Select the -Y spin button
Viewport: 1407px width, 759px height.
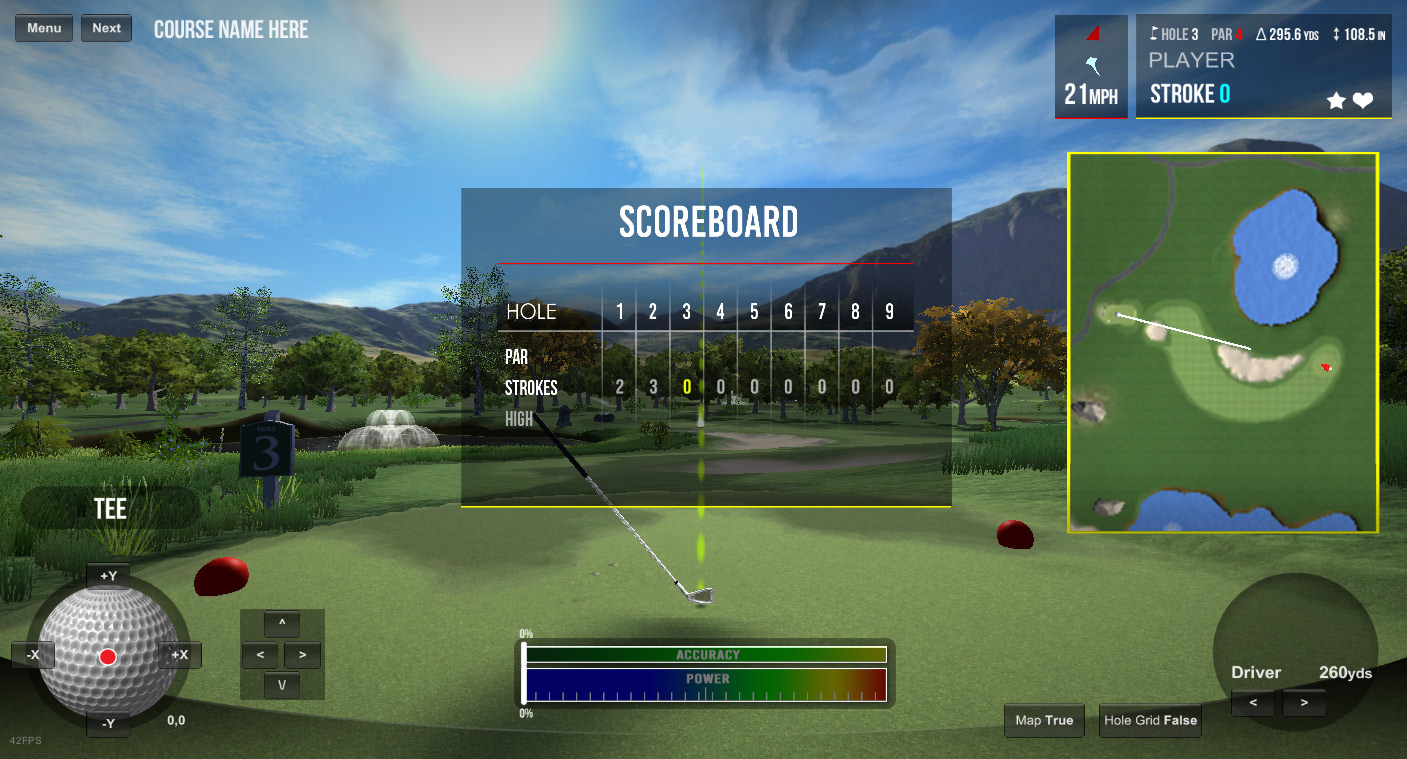coord(109,723)
